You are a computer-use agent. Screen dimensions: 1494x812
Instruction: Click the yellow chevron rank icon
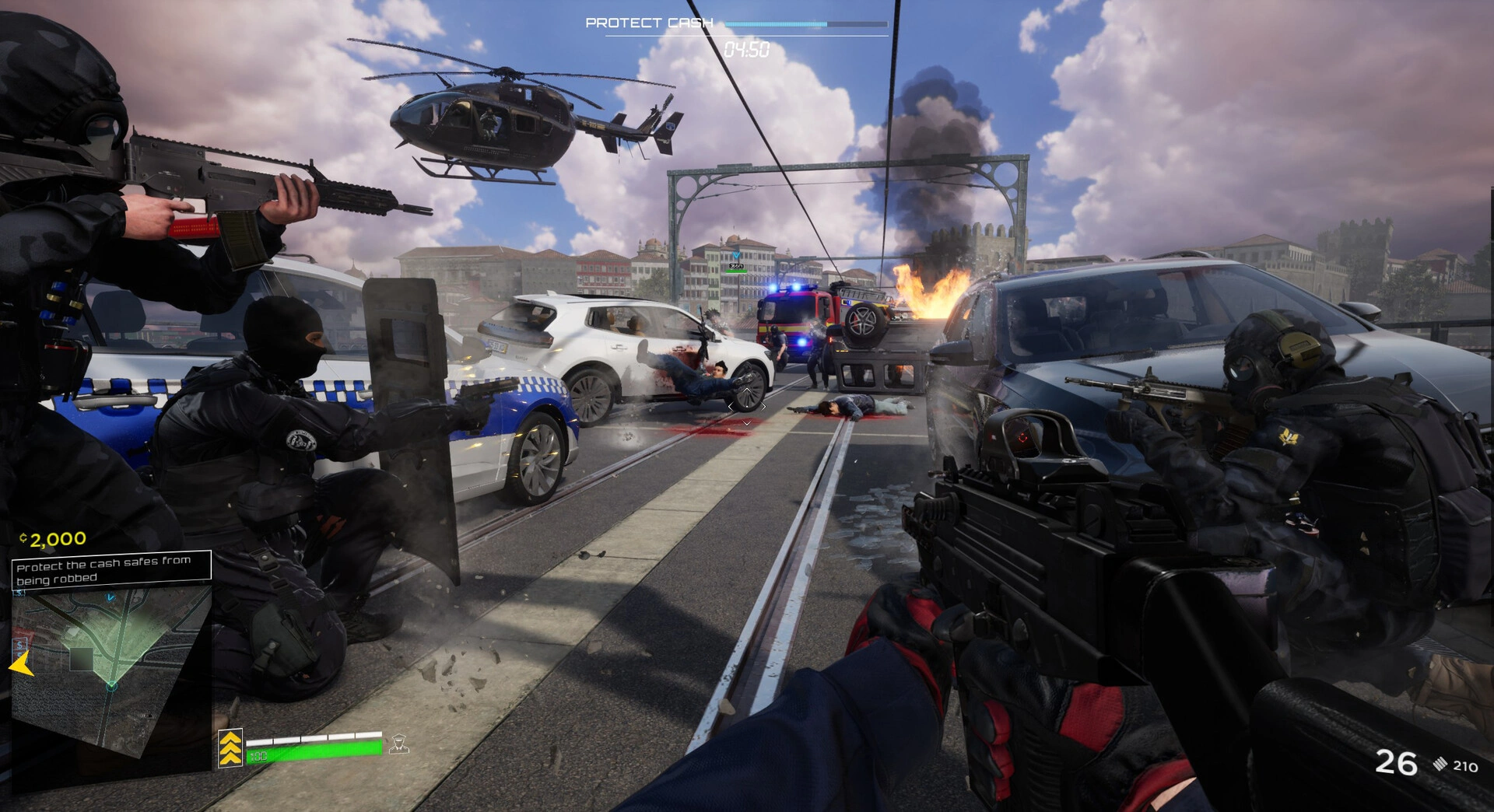click(231, 748)
